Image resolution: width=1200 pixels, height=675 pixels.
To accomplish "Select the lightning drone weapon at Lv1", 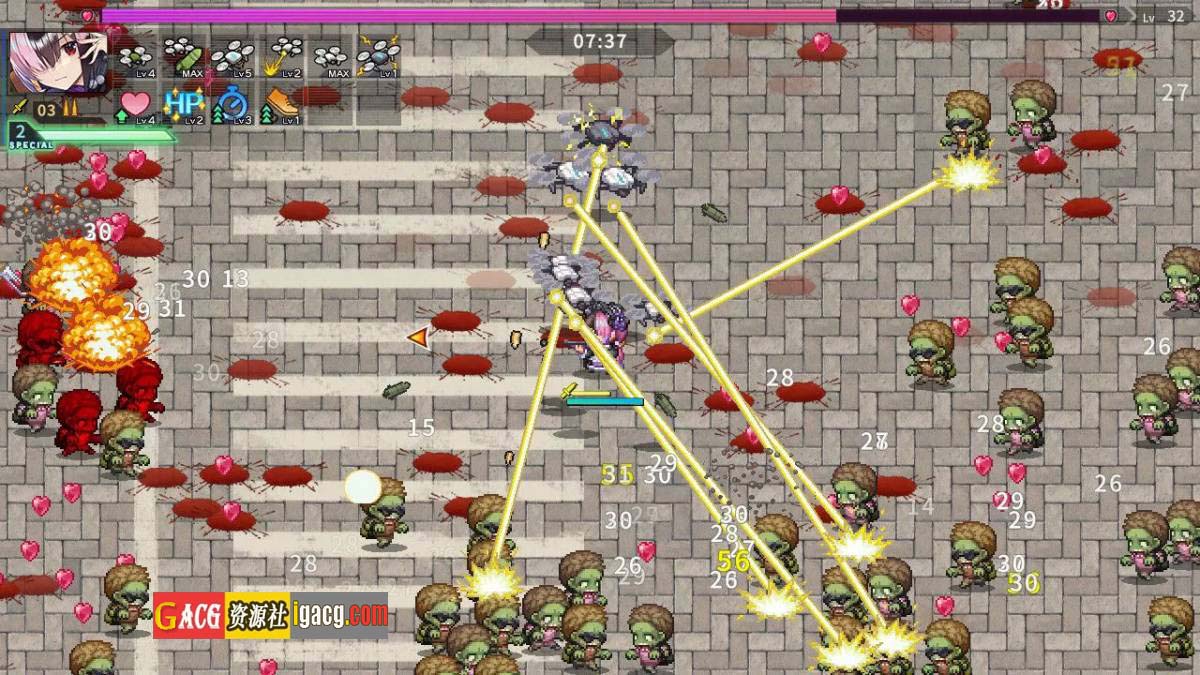I will click(379, 58).
